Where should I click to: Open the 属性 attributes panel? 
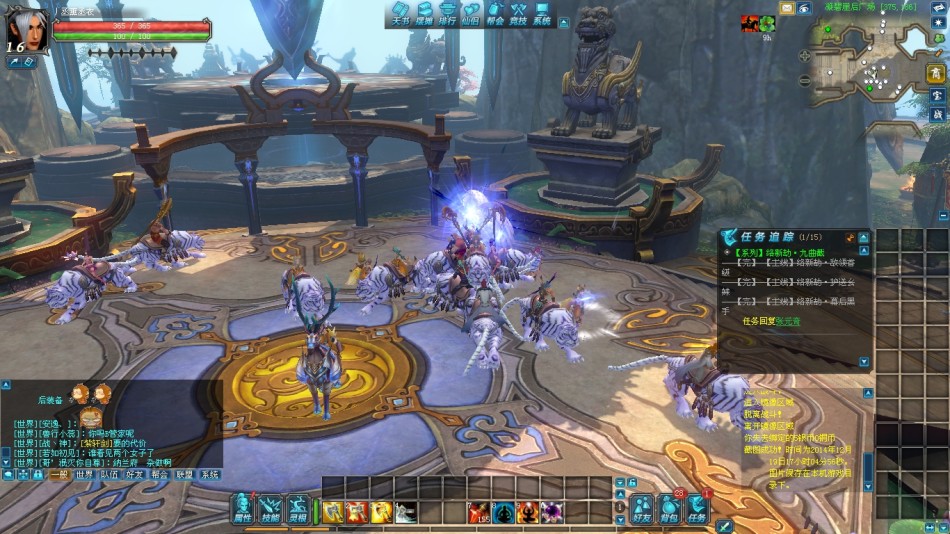(x=242, y=510)
